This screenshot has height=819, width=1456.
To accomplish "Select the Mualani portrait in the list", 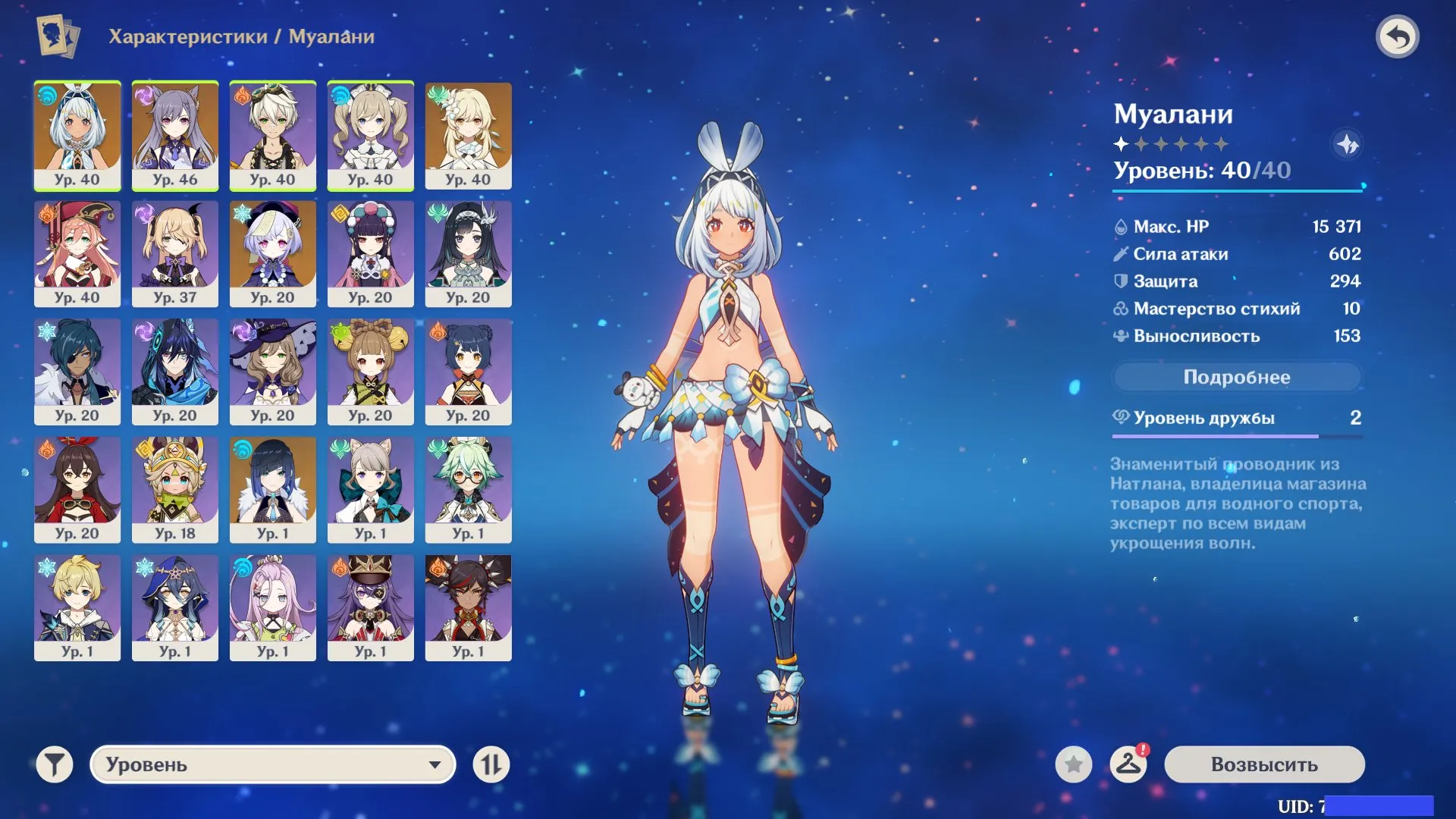I will pyautogui.click(x=77, y=135).
